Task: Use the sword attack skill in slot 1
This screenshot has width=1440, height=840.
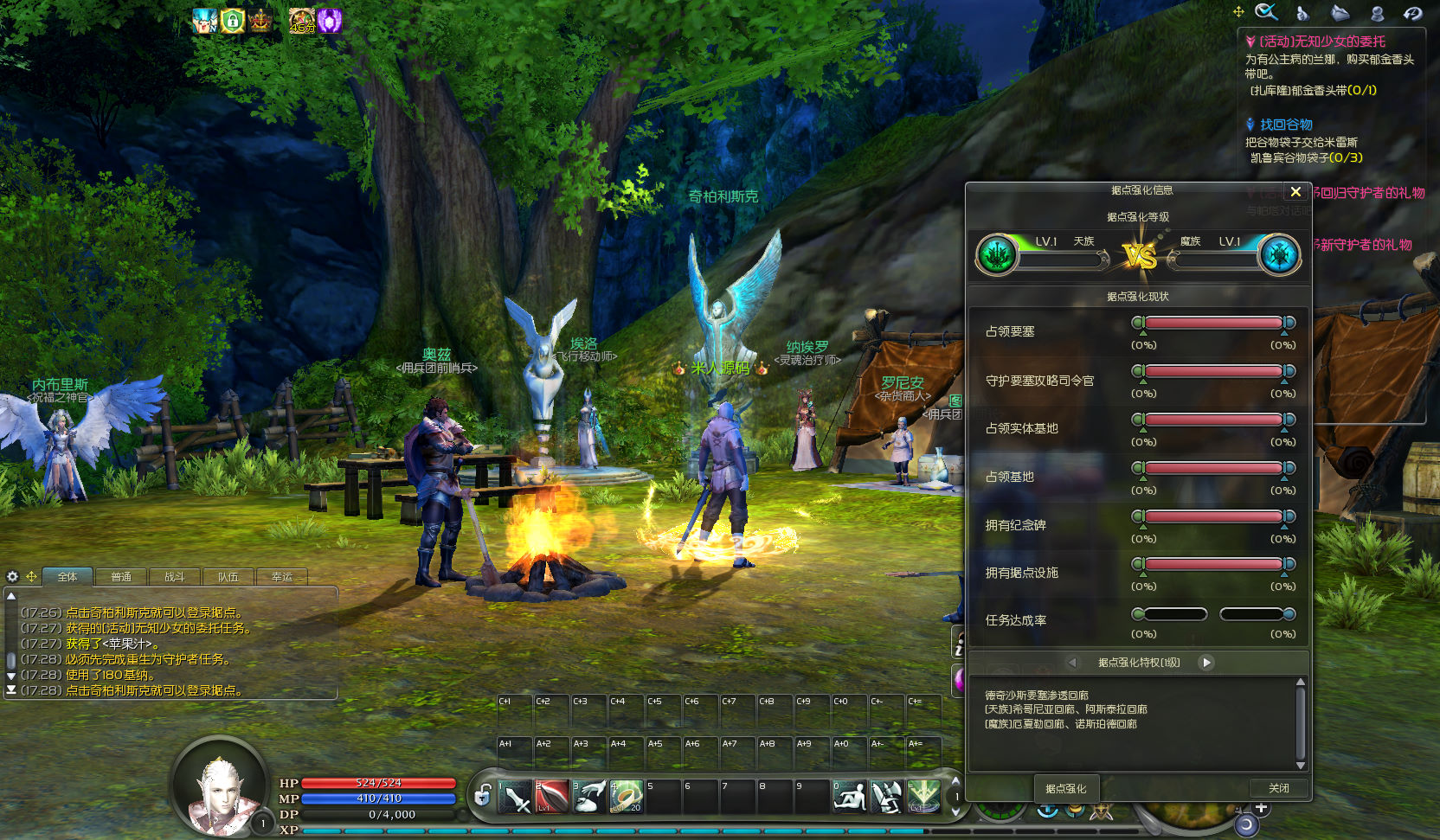Action: 515,797
